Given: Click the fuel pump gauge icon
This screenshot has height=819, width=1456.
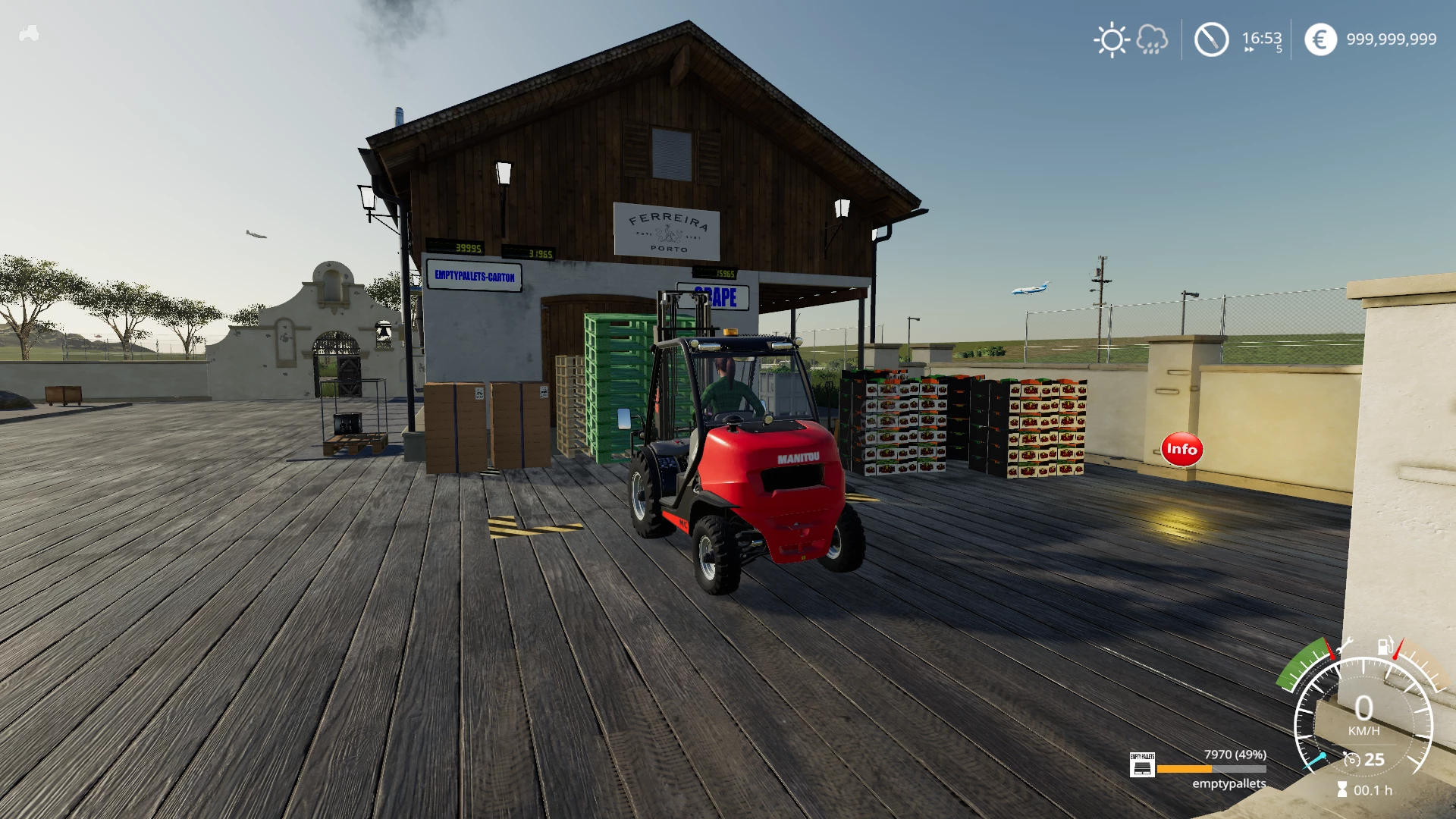Looking at the screenshot, I should (x=1385, y=646).
